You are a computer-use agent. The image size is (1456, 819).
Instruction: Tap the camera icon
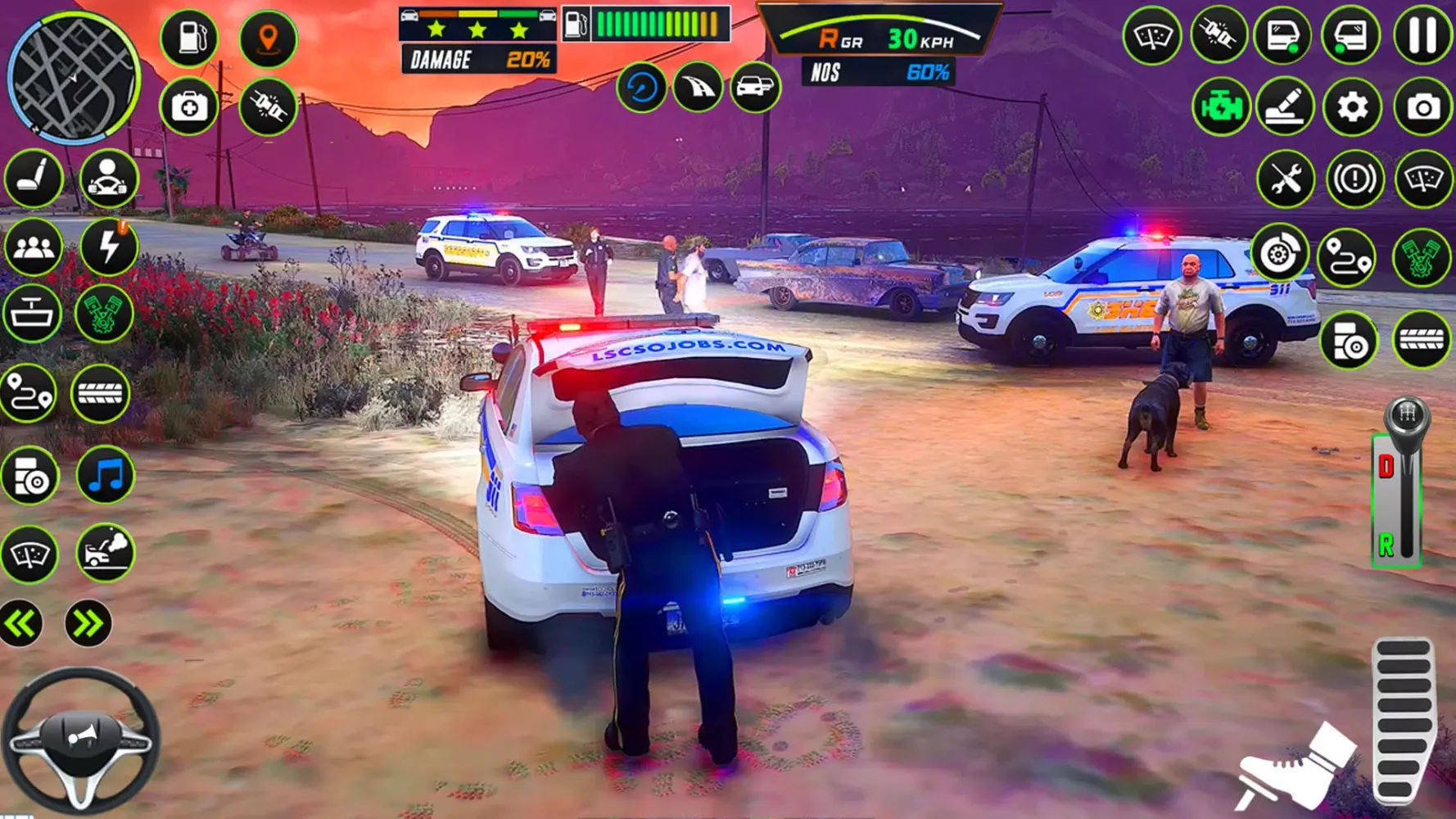point(1423,107)
